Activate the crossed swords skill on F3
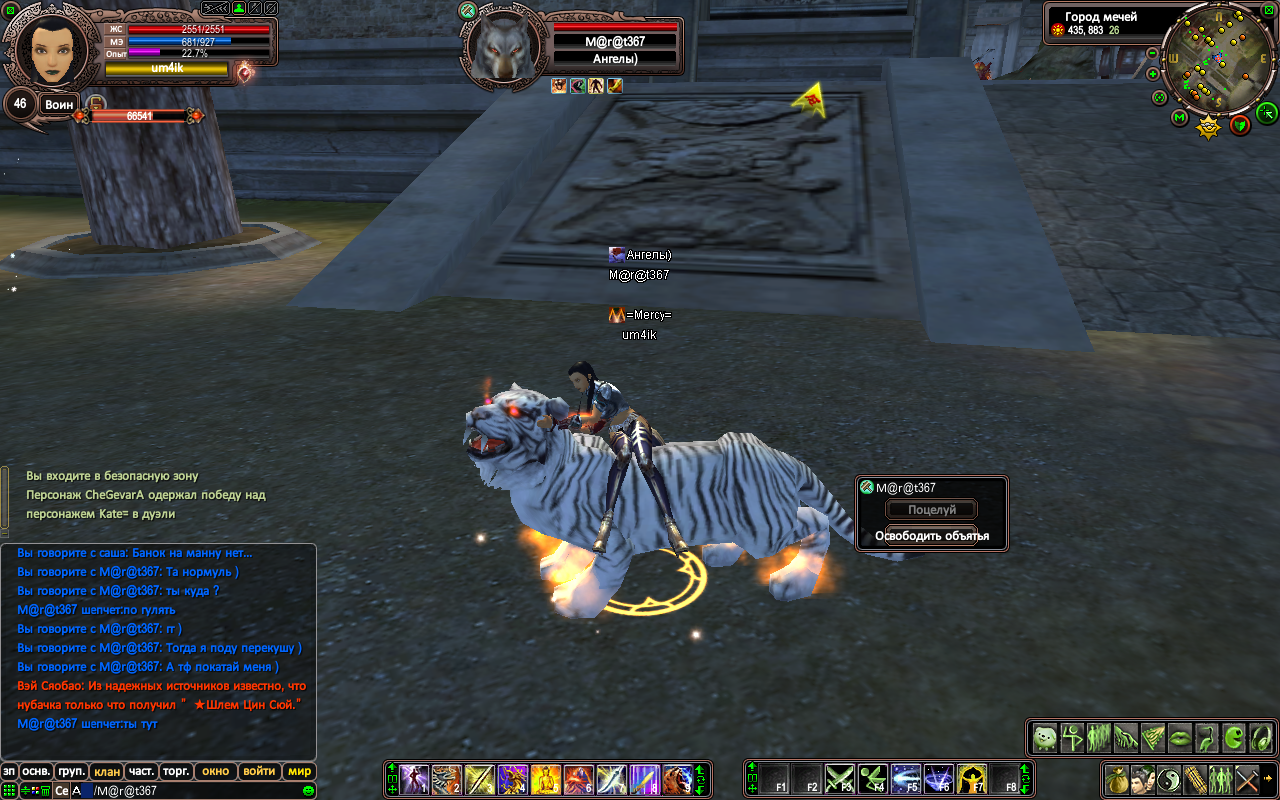 click(x=840, y=779)
